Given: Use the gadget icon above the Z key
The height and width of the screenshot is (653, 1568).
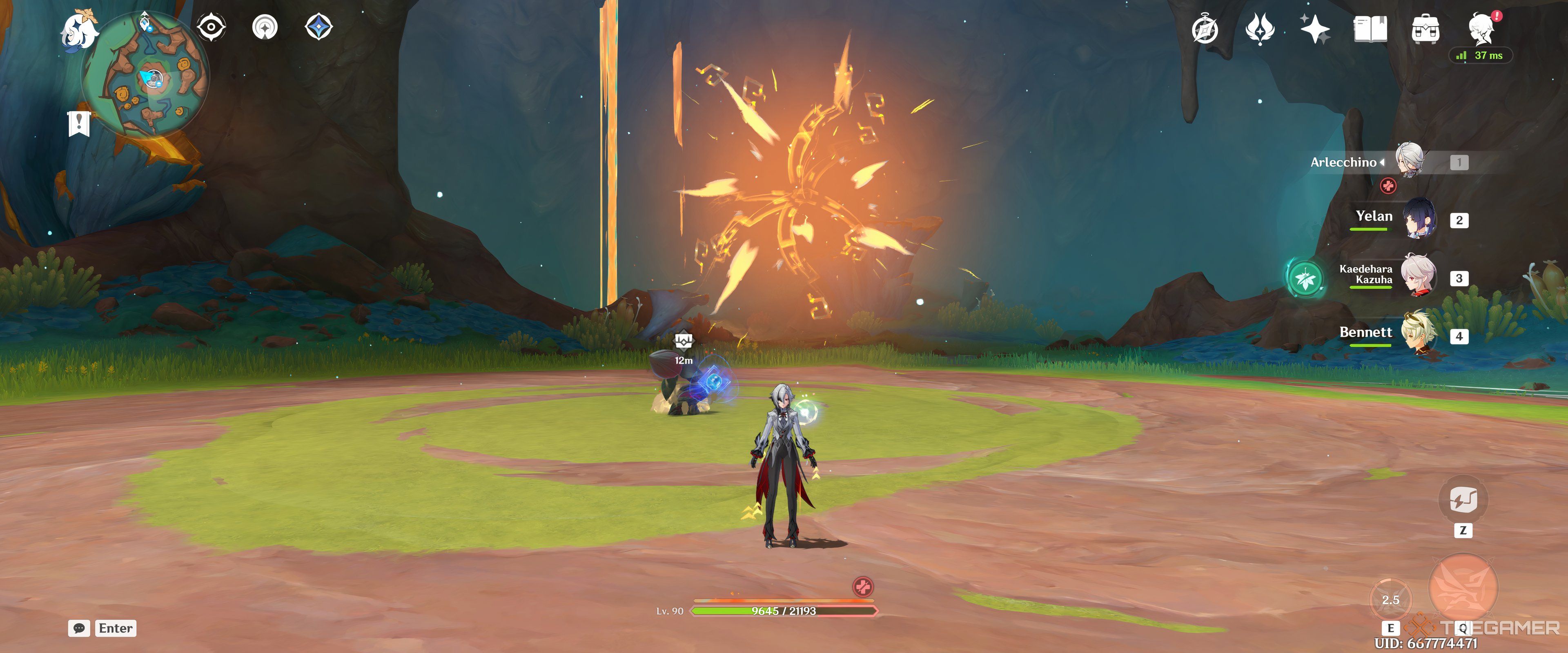Looking at the screenshot, I should tap(1463, 499).
